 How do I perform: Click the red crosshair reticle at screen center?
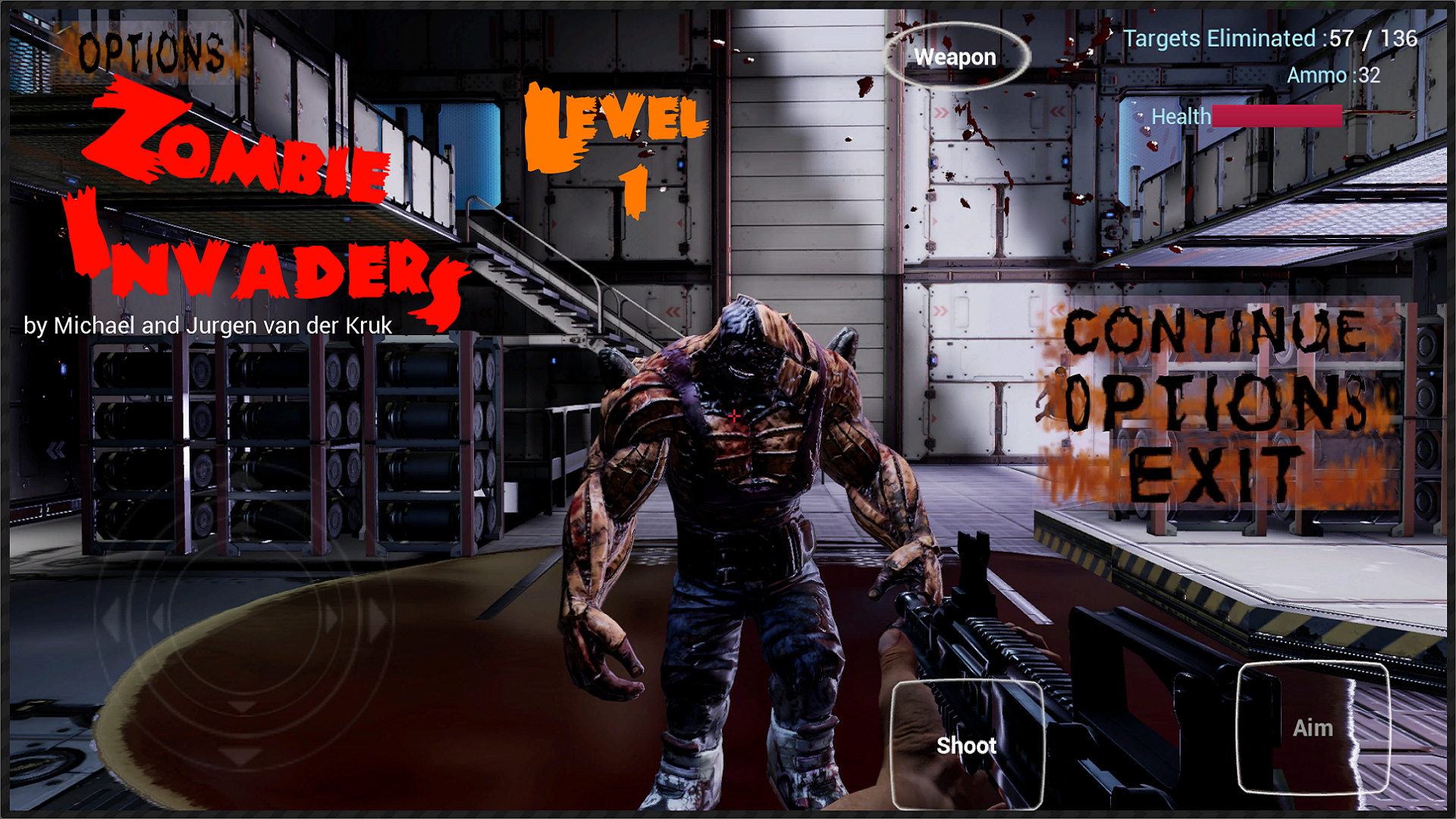point(733,416)
